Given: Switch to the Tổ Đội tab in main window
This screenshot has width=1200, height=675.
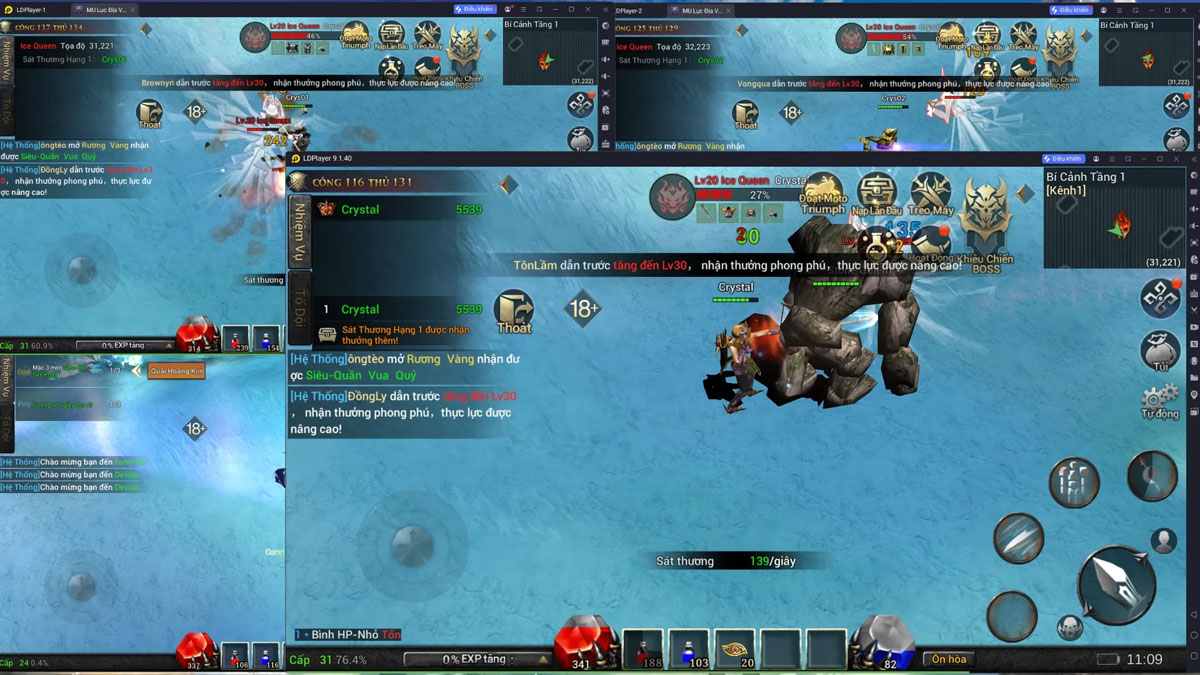Looking at the screenshot, I should click(299, 304).
